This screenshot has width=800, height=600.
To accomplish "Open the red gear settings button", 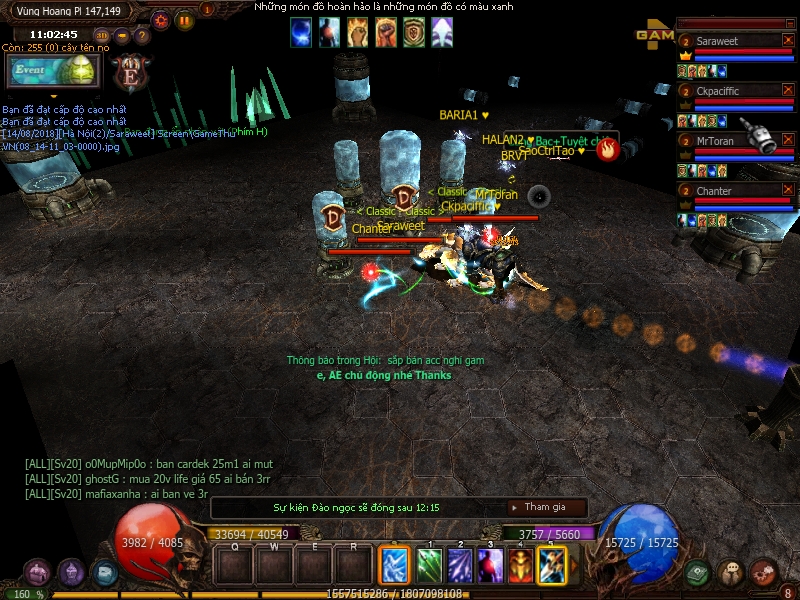I will (161, 20).
